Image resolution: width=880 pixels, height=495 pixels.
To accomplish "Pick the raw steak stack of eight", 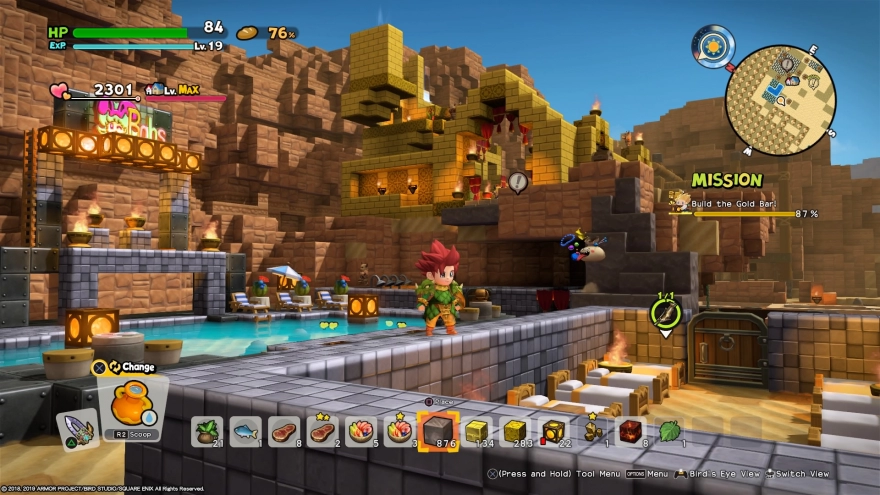I will [284, 432].
